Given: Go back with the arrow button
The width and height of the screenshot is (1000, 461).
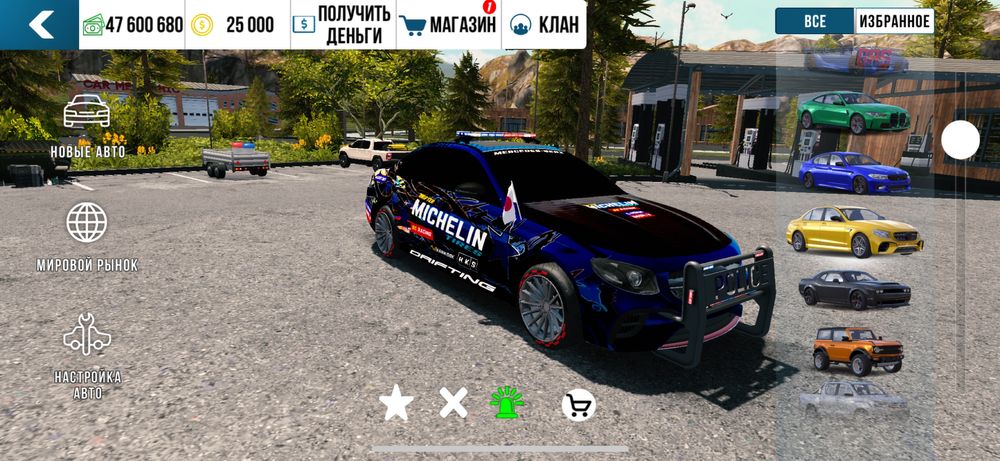Looking at the screenshot, I should click(39, 24).
